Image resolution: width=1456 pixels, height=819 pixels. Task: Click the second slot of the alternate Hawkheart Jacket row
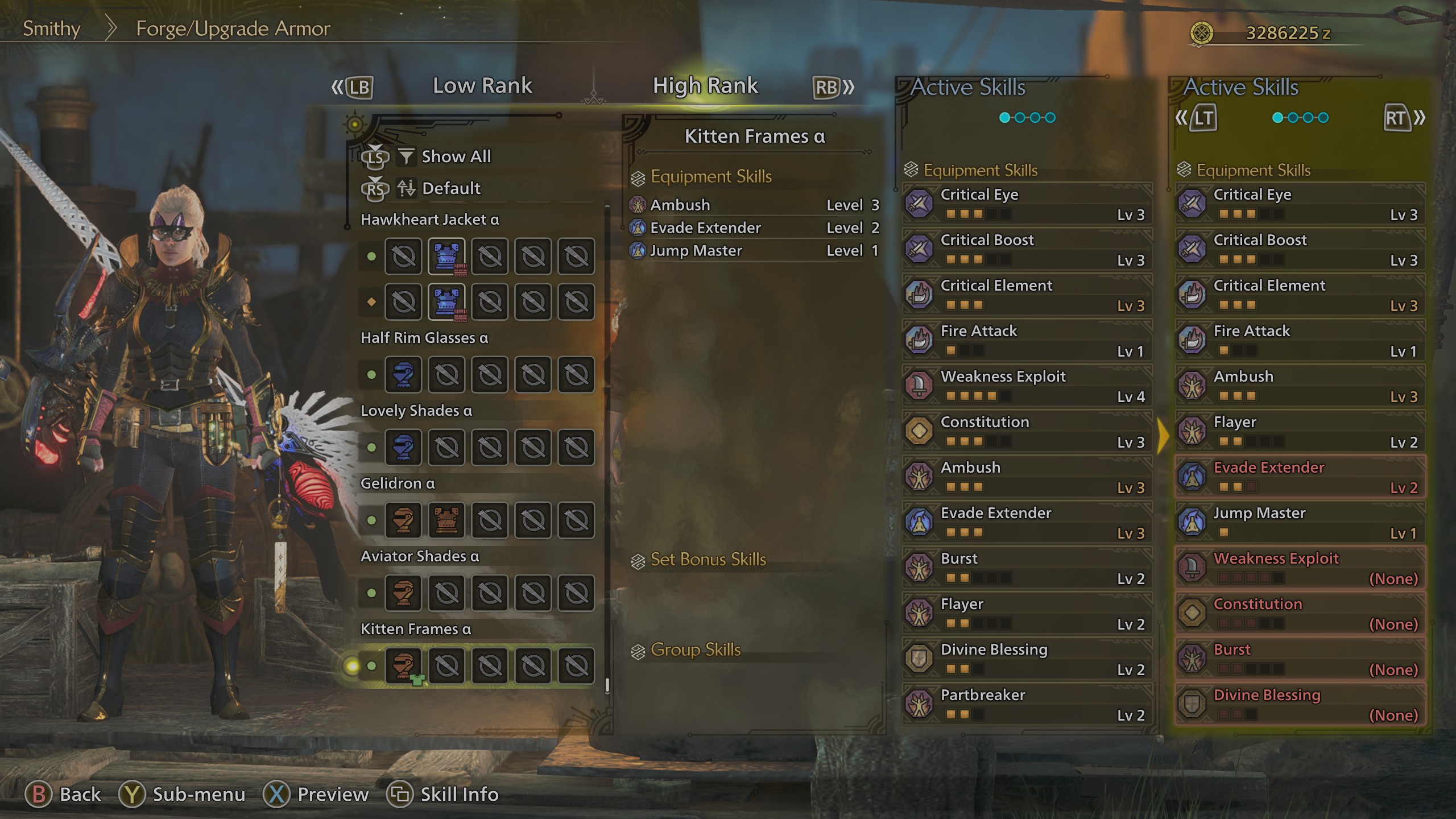(x=447, y=302)
